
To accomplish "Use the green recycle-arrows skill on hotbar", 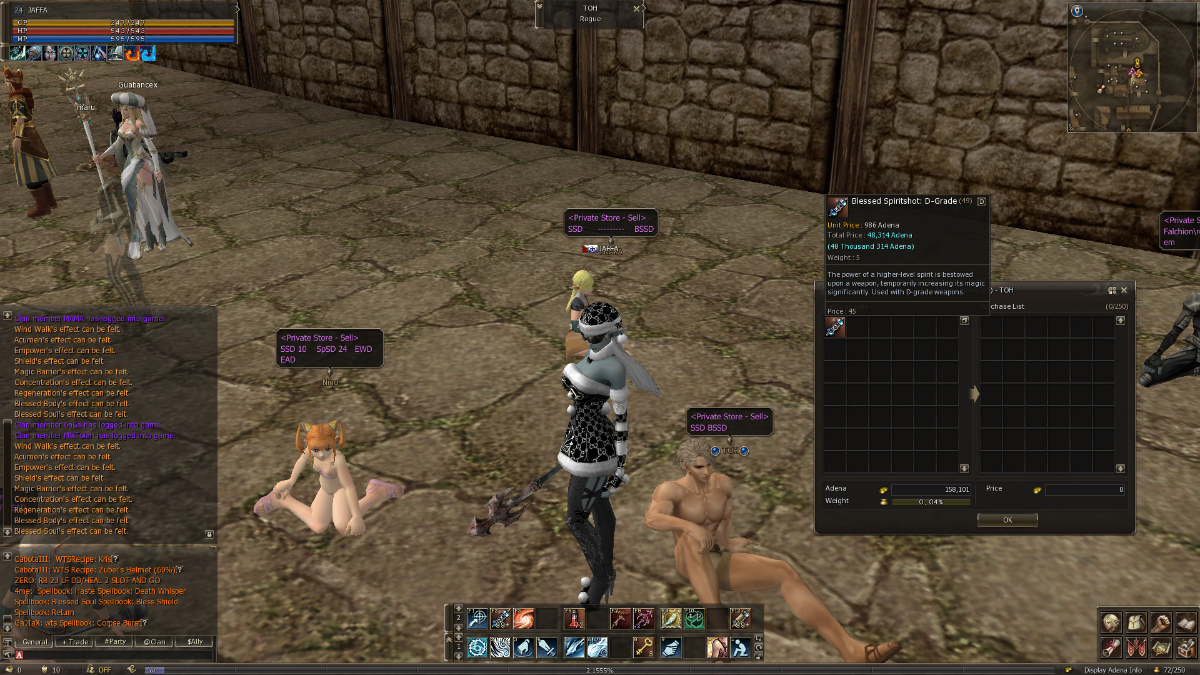I will coord(693,619).
